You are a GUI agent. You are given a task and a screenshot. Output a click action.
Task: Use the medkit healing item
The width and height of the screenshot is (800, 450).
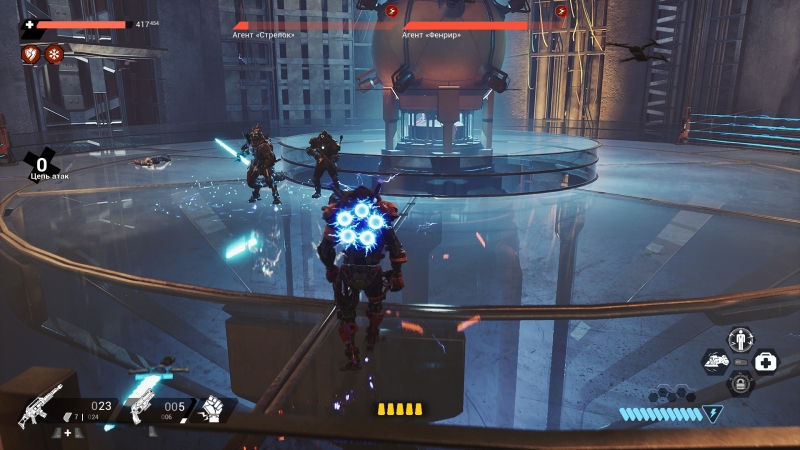[766, 360]
